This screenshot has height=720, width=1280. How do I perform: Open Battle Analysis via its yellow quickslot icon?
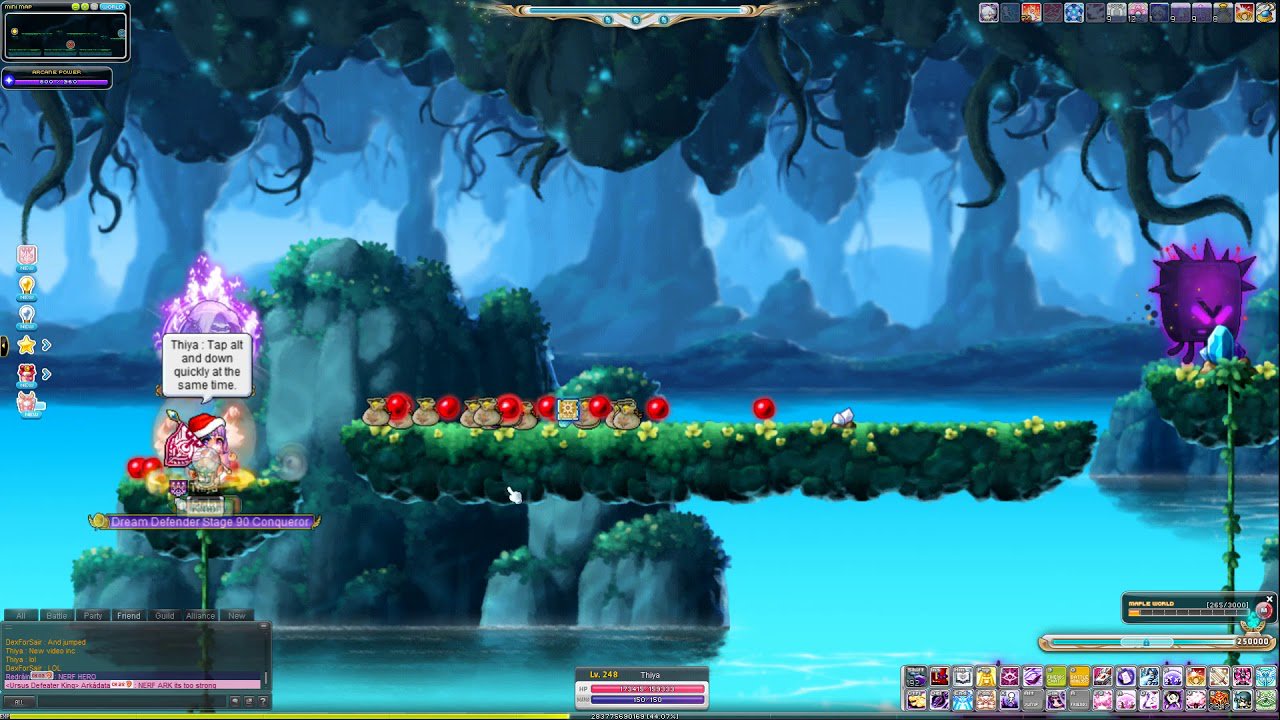pos(1078,676)
